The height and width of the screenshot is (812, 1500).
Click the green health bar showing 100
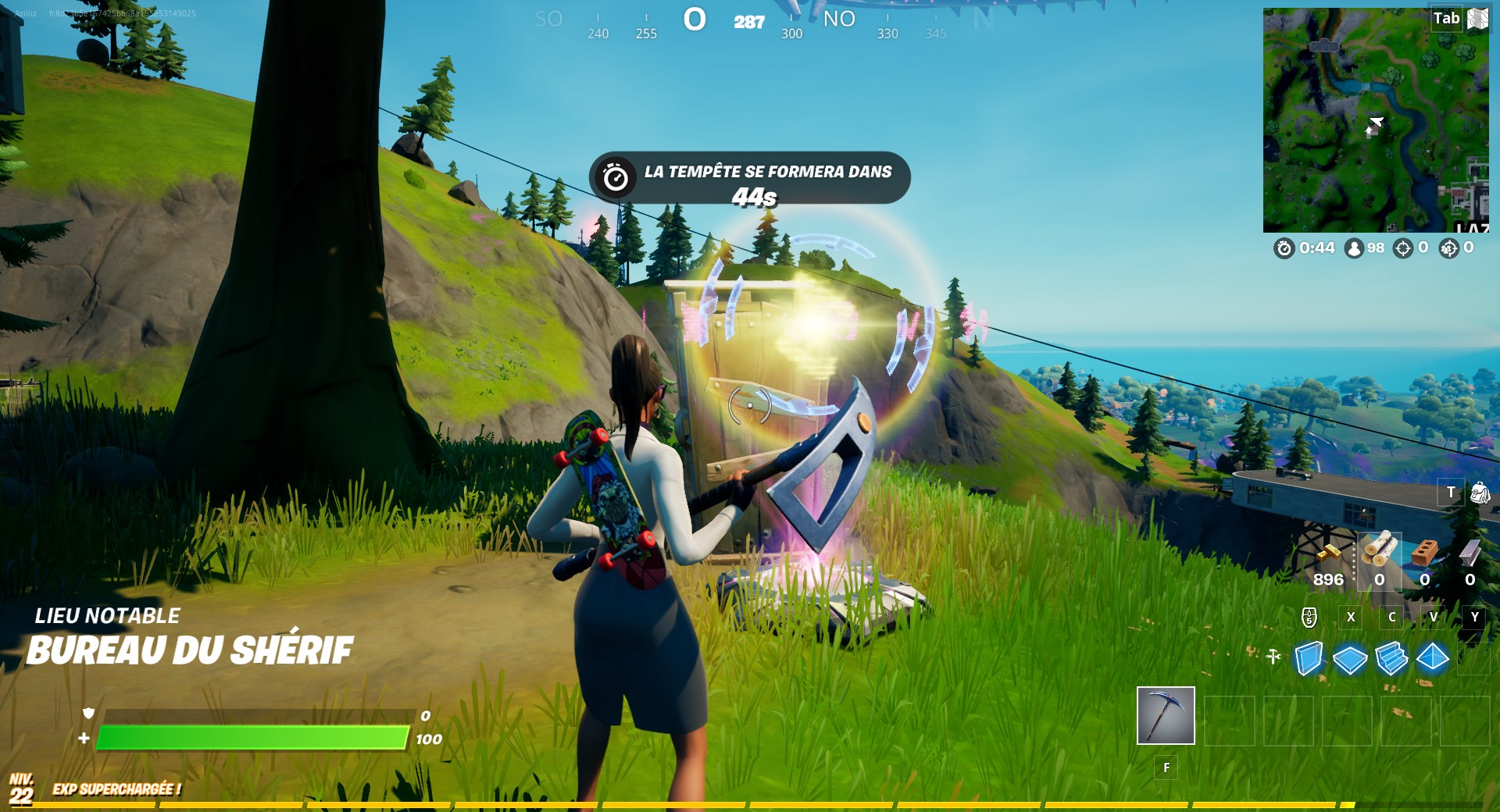[x=252, y=737]
